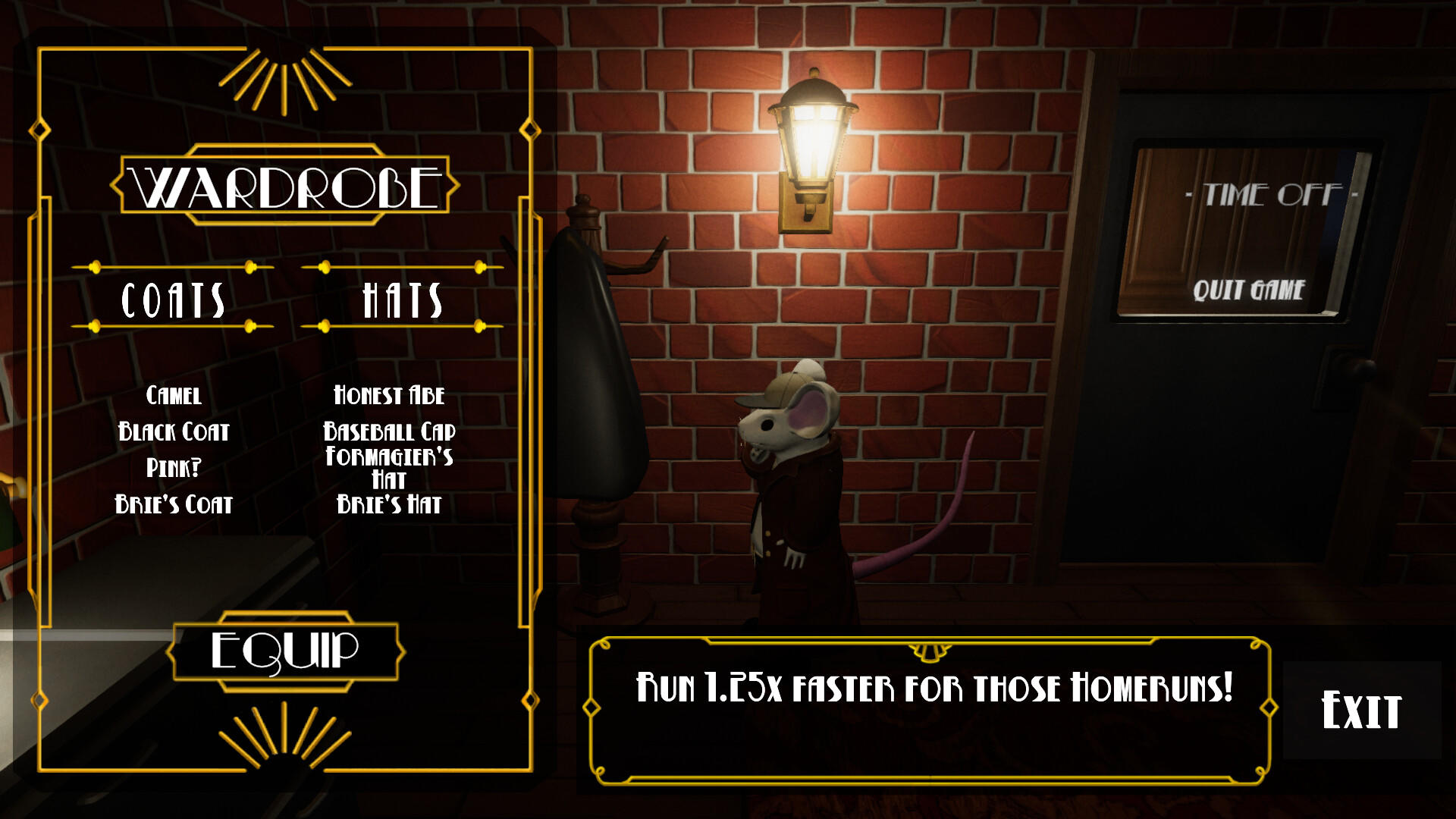Pick the Honest Abe hat

(x=389, y=396)
